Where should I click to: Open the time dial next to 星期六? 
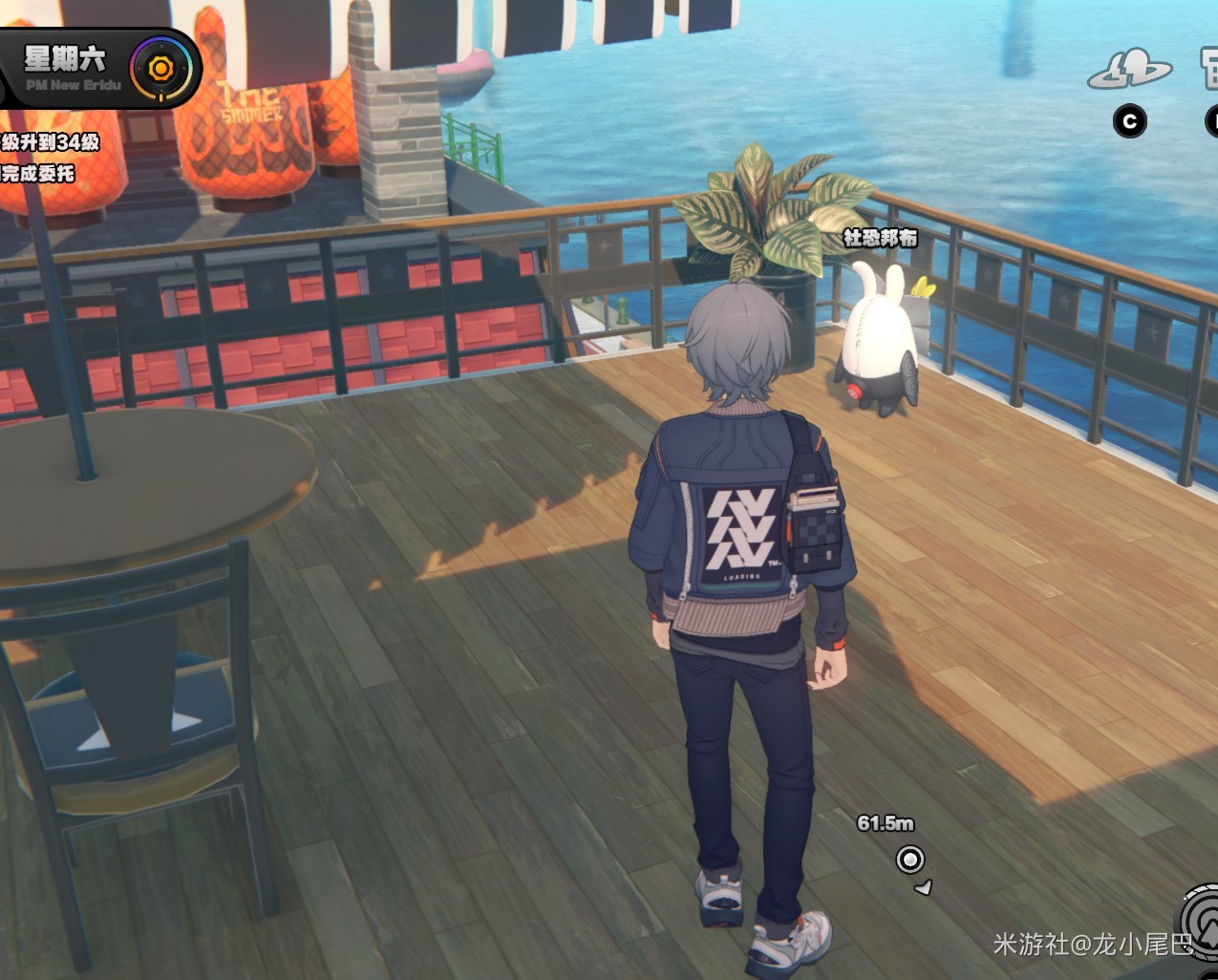(160, 69)
